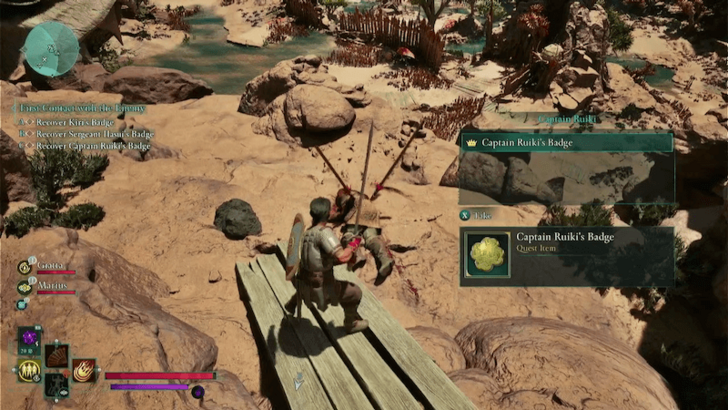Select party member Marius's portrait

pos(24,286)
